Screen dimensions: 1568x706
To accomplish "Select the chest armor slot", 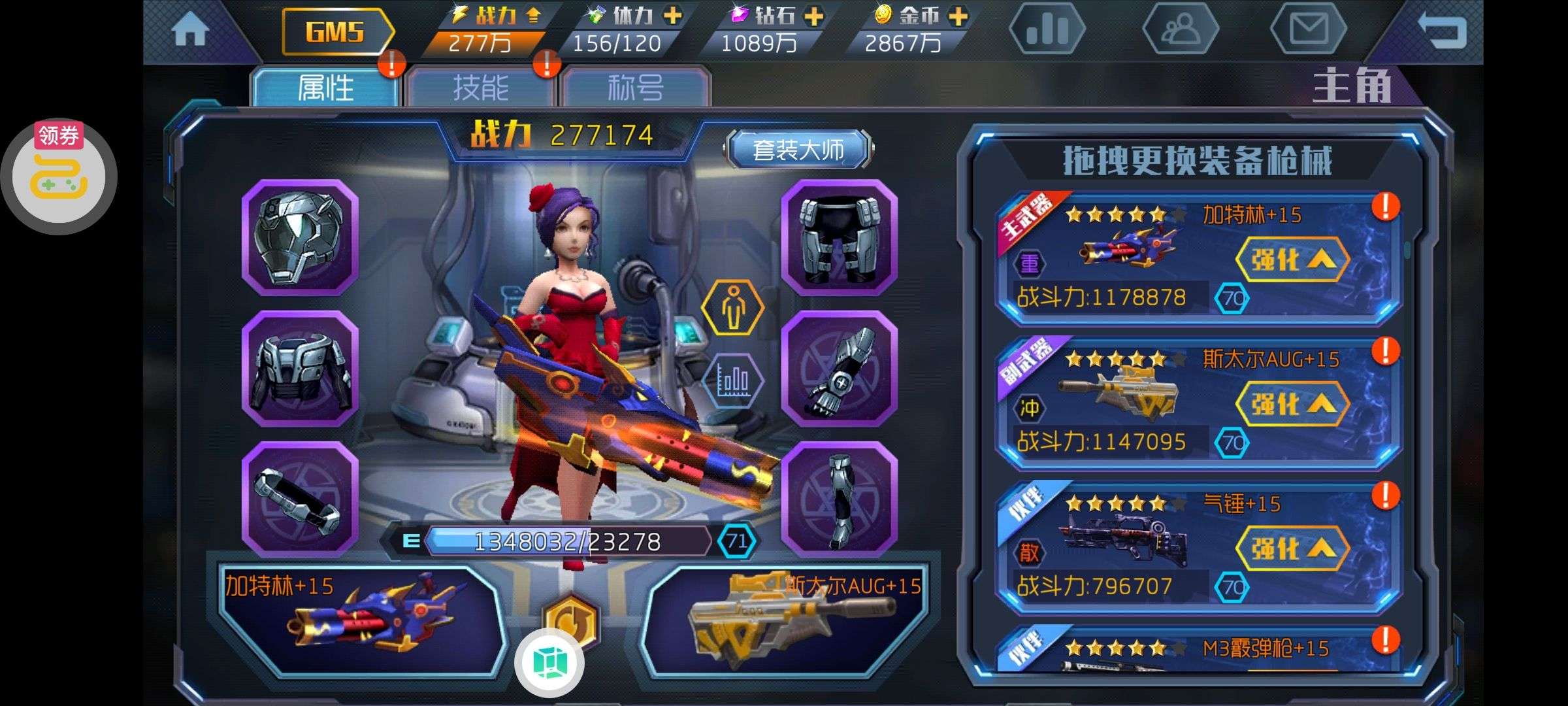I will tap(300, 369).
